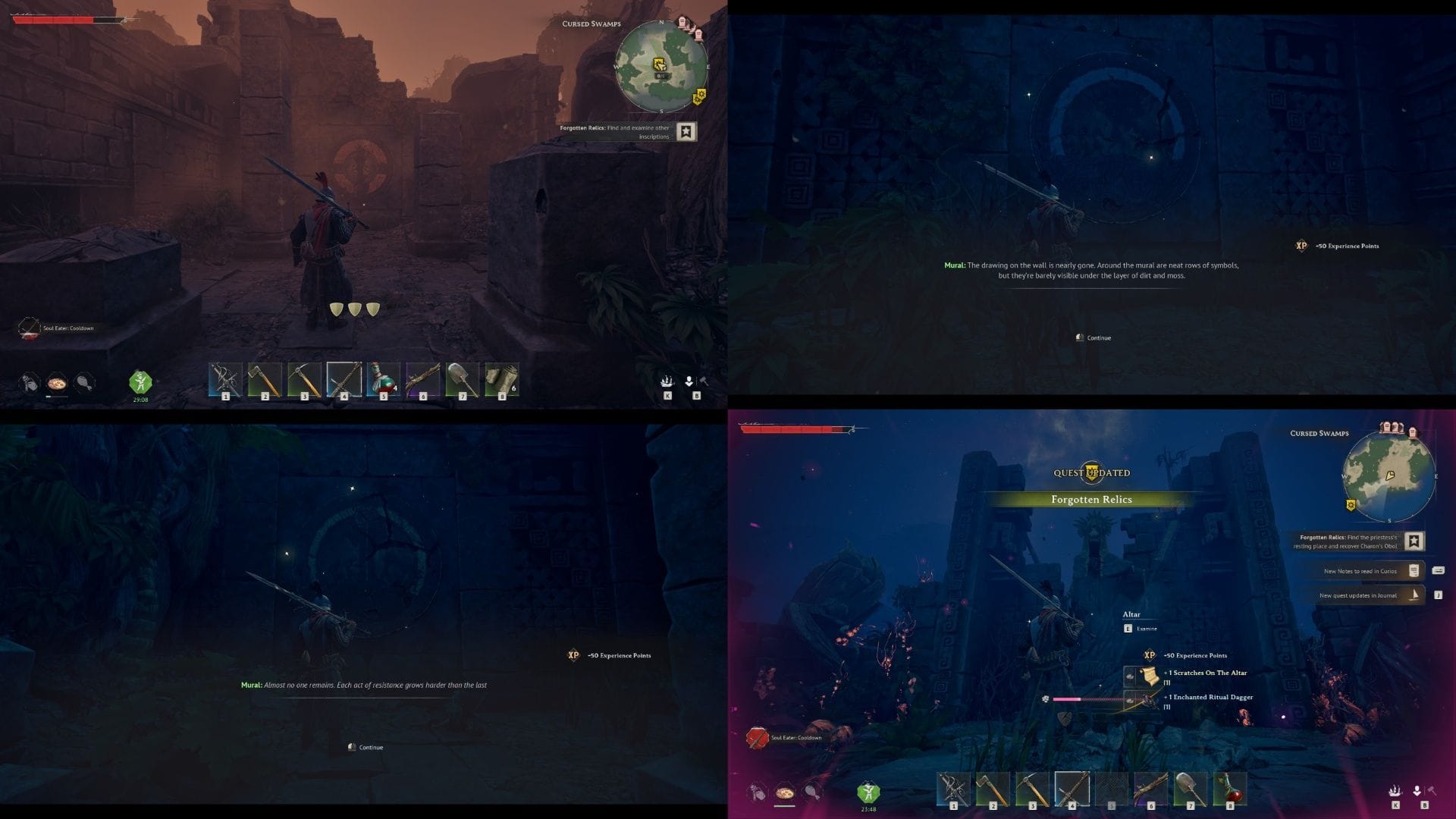Select the musket in hotbar slot 6
The image size is (1456, 819).
(424, 379)
